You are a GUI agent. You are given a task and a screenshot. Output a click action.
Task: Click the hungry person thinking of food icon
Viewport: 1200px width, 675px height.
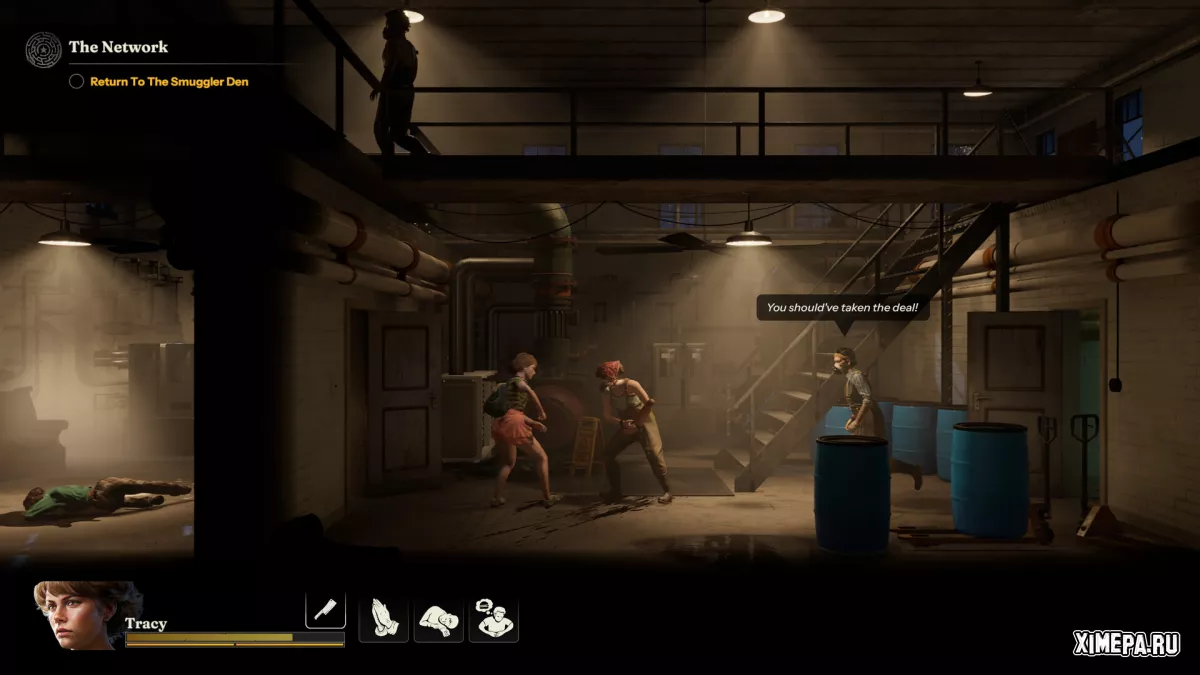pos(494,620)
